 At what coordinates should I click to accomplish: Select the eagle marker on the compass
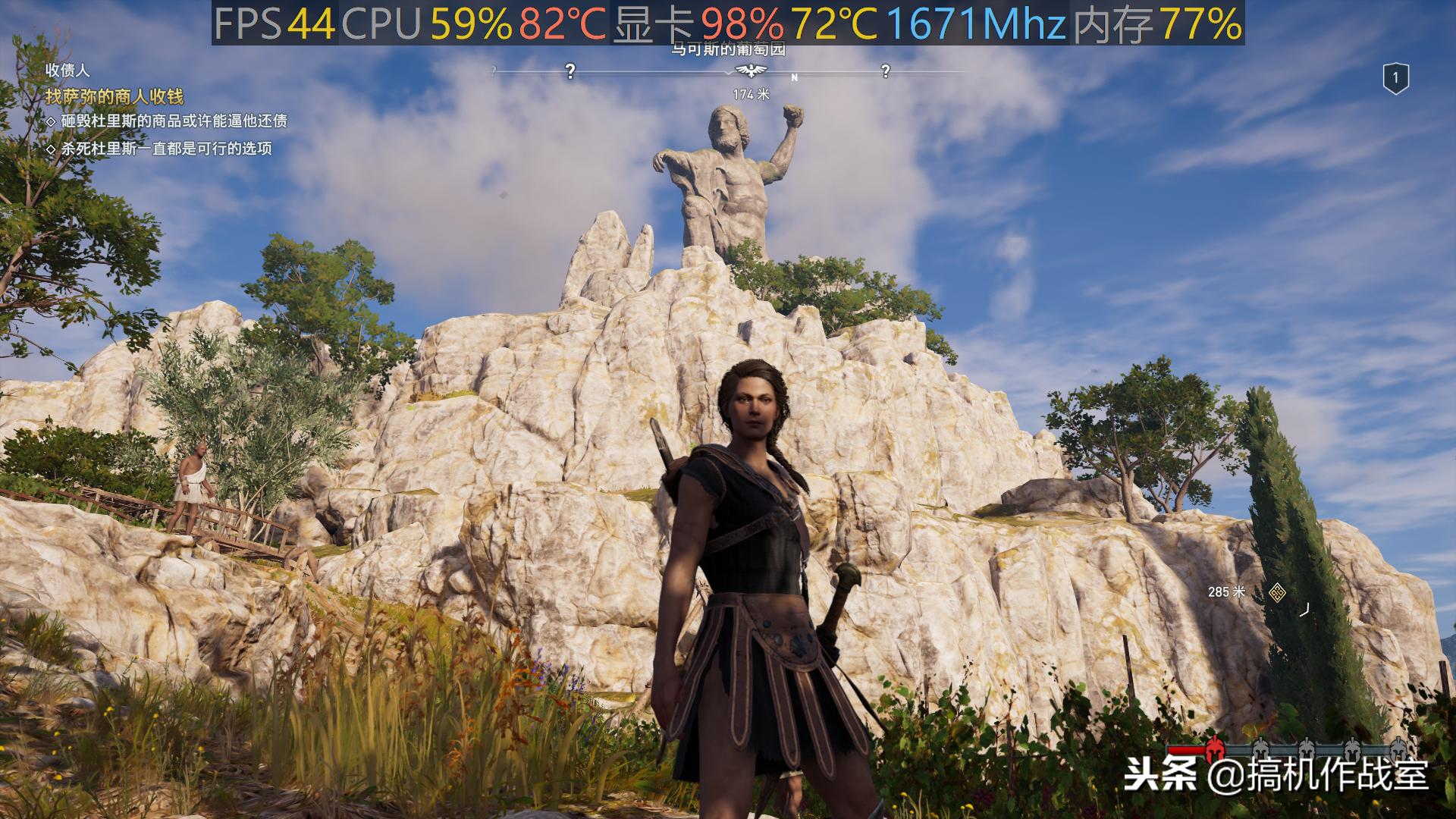752,71
